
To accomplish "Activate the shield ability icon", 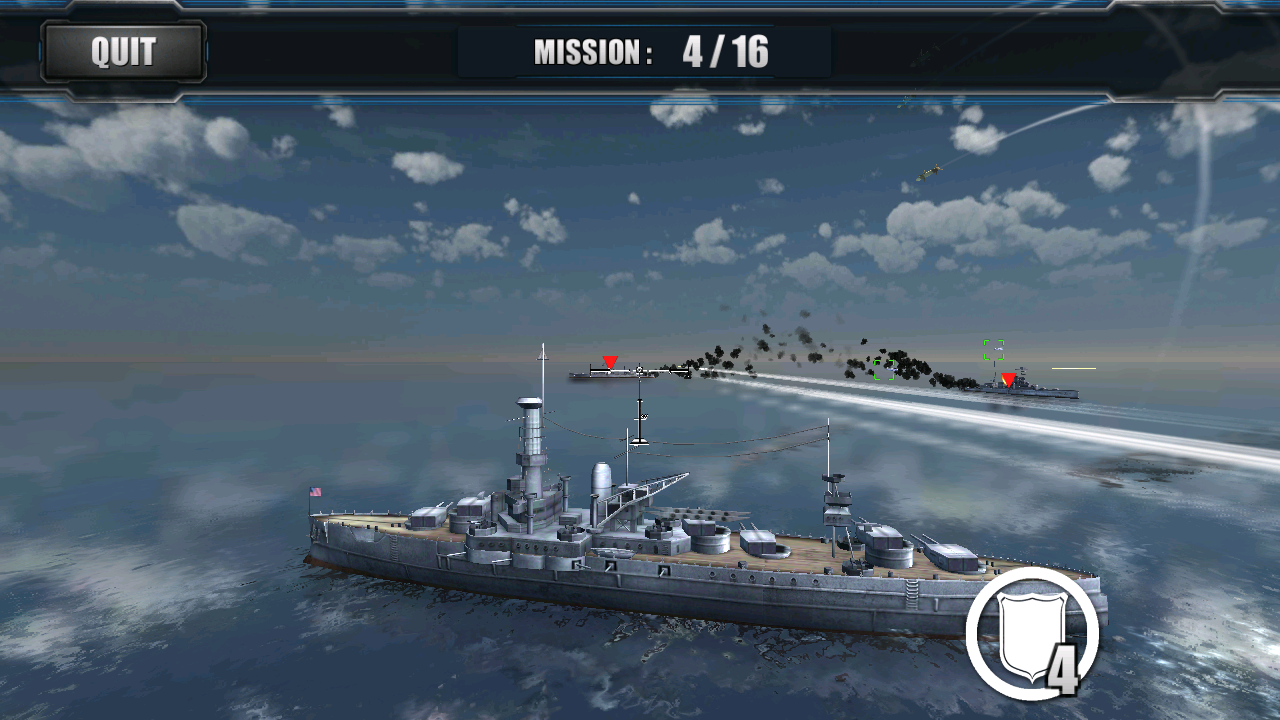I will point(1031,634).
